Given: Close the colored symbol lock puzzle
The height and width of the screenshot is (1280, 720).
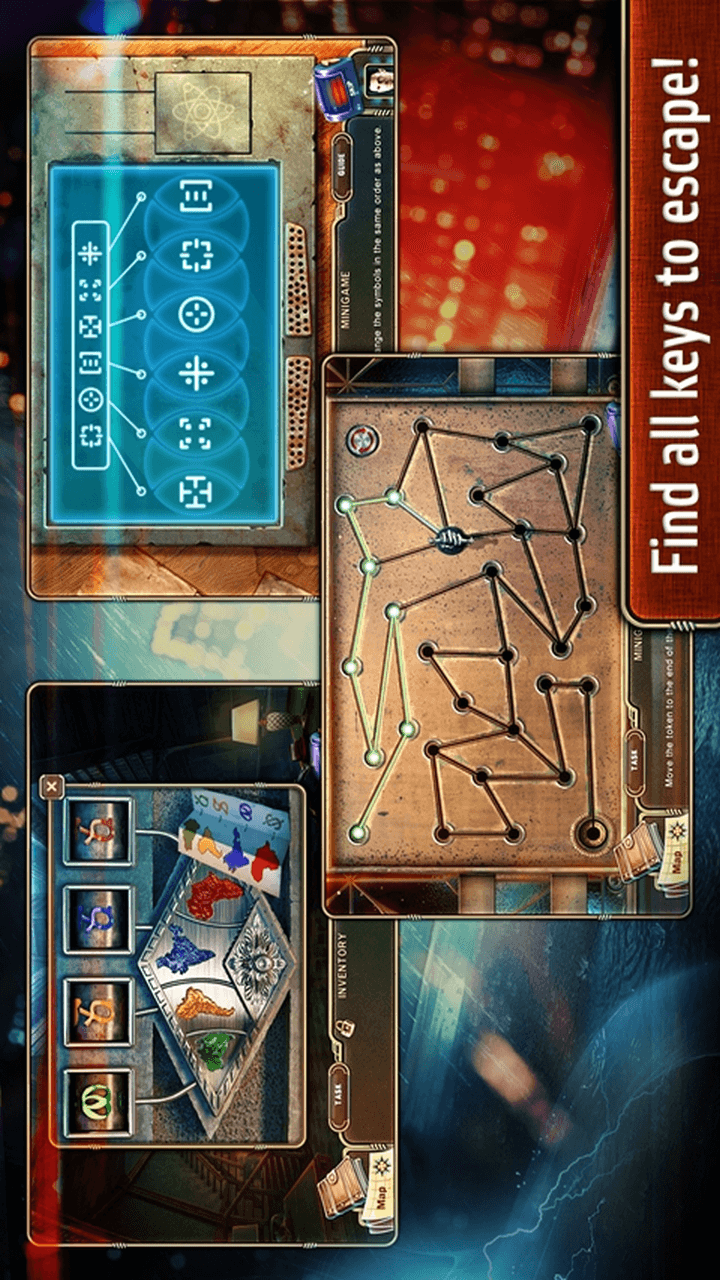Looking at the screenshot, I should (52, 786).
